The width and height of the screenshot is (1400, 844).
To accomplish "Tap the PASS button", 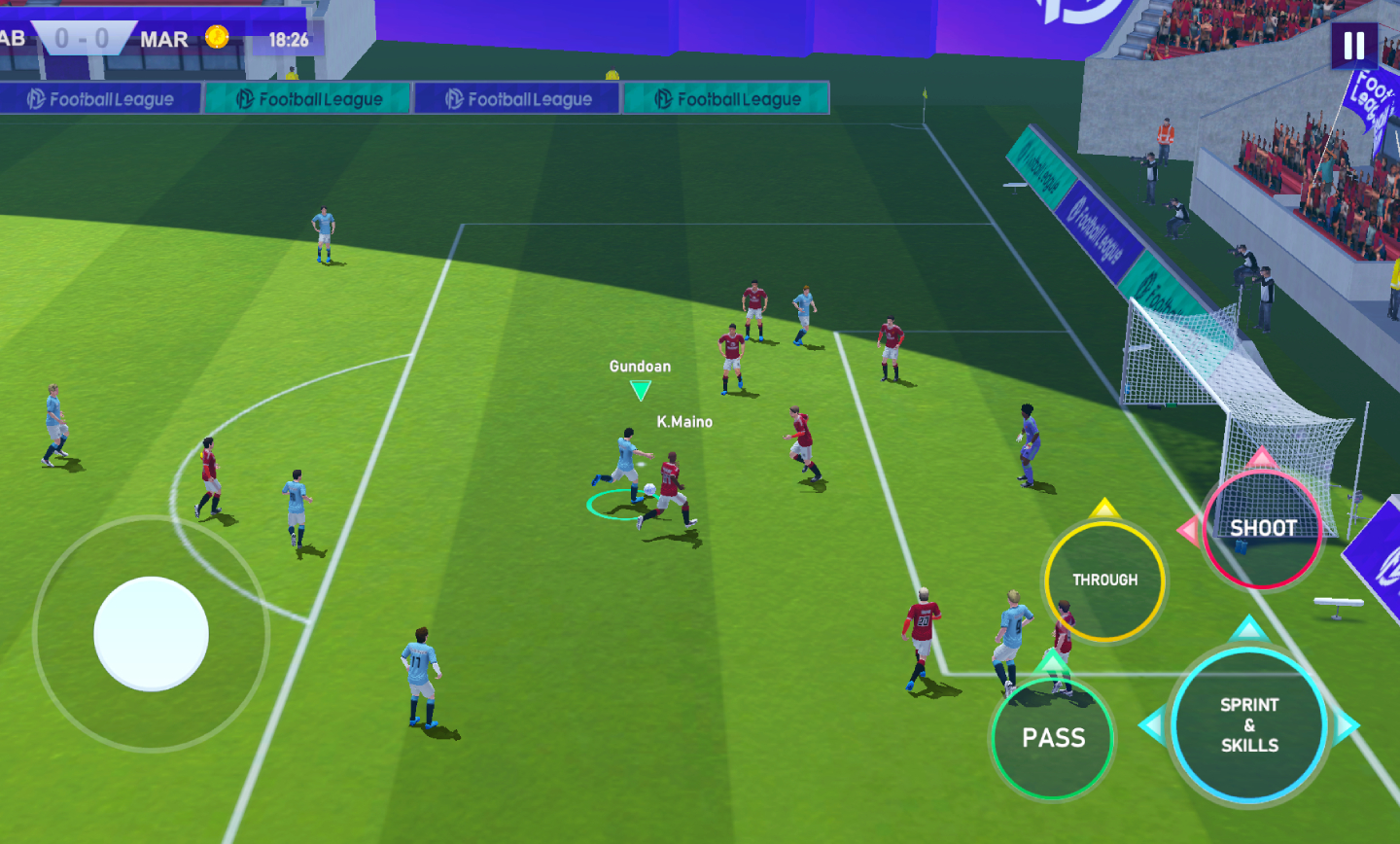I will point(1053,738).
